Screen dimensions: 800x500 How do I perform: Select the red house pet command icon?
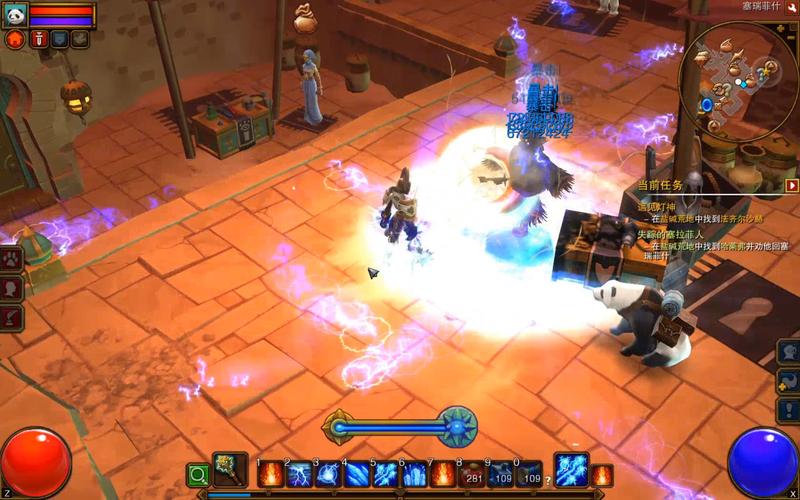tap(15, 40)
